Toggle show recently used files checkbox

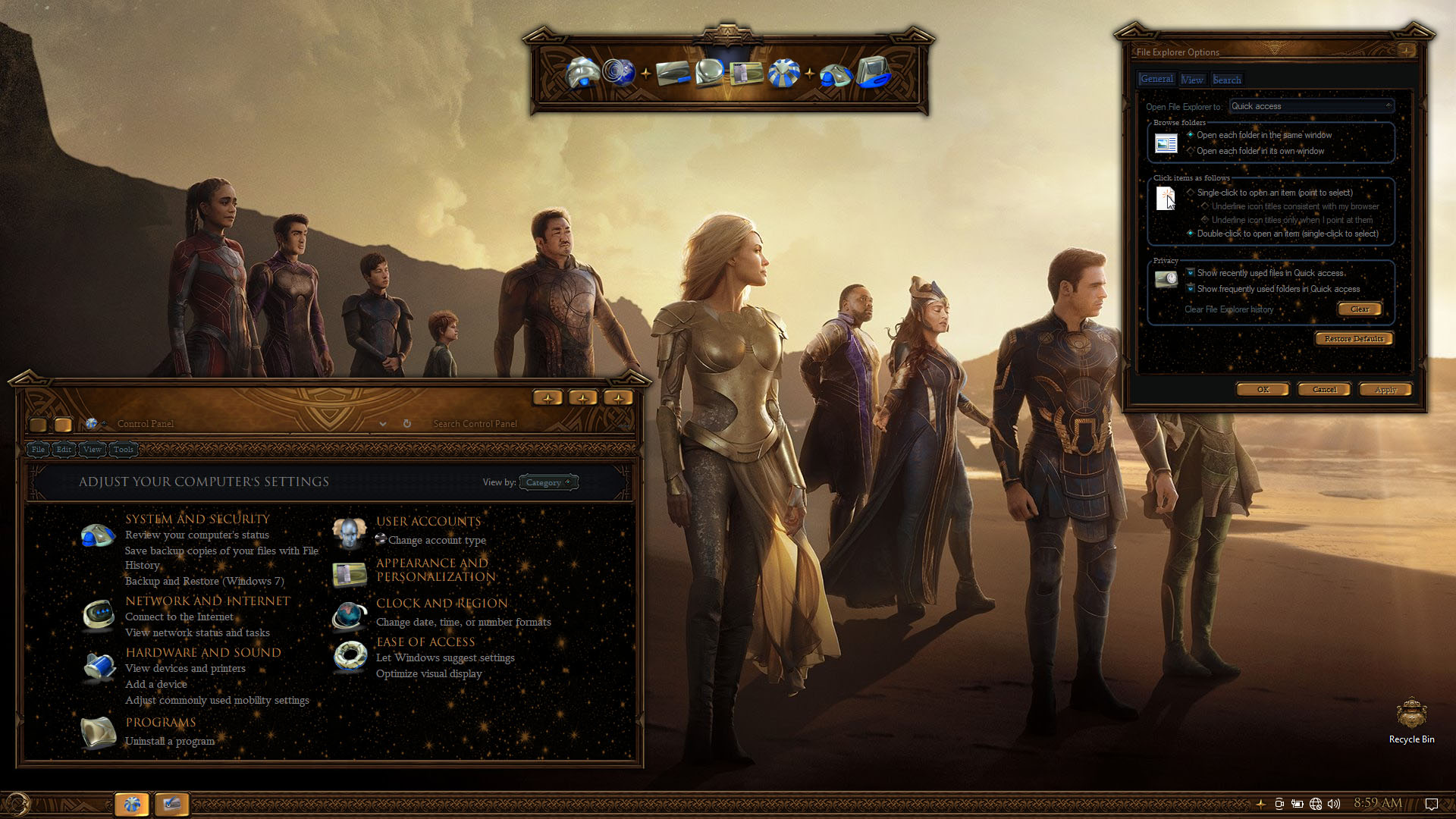tap(1191, 273)
